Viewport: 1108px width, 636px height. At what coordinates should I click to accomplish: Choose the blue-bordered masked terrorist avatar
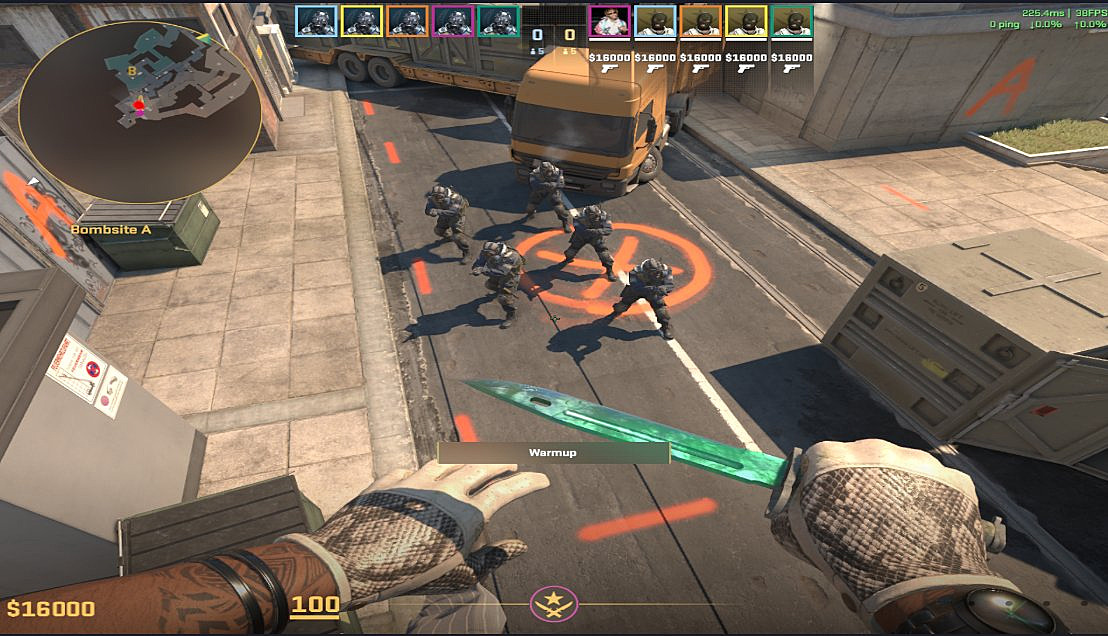[655, 22]
